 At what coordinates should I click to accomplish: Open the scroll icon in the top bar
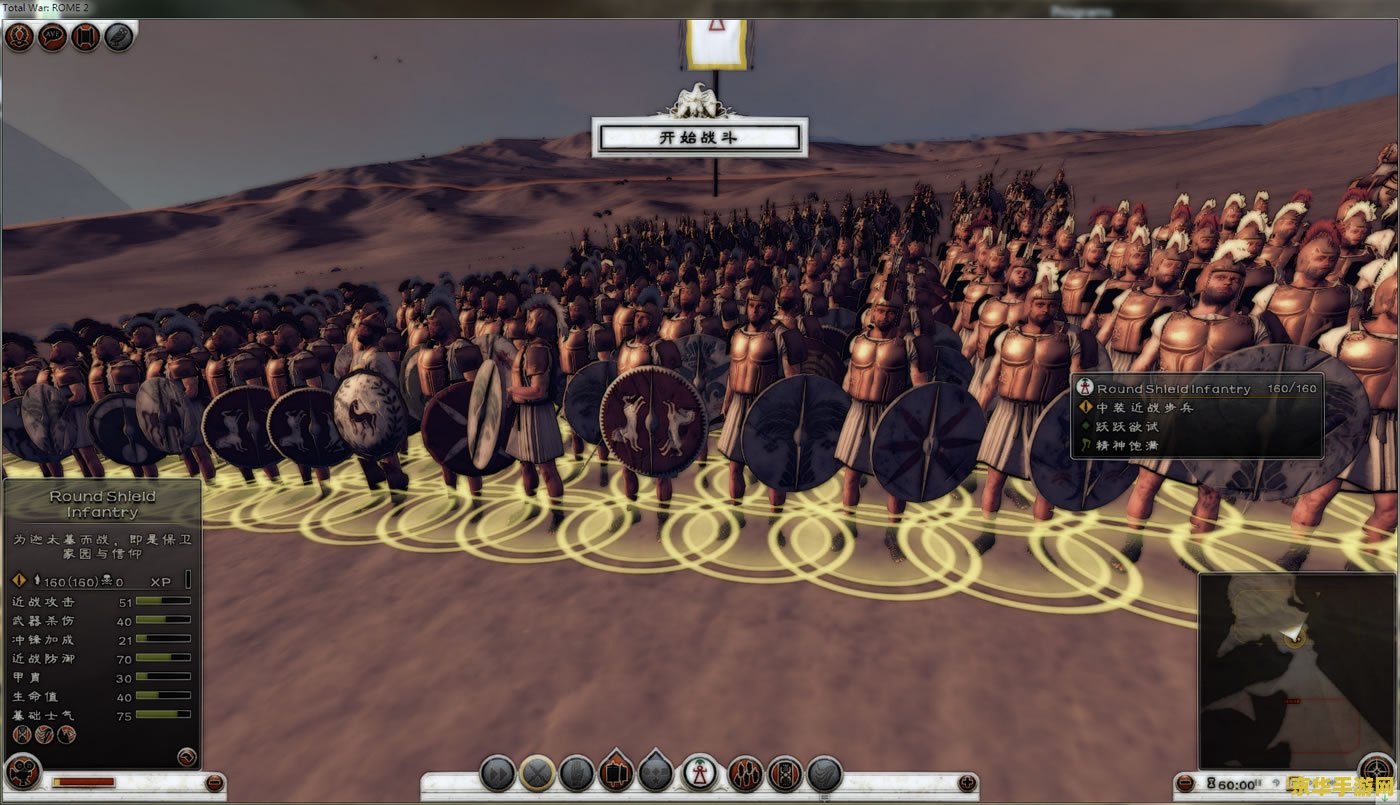tap(85, 38)
